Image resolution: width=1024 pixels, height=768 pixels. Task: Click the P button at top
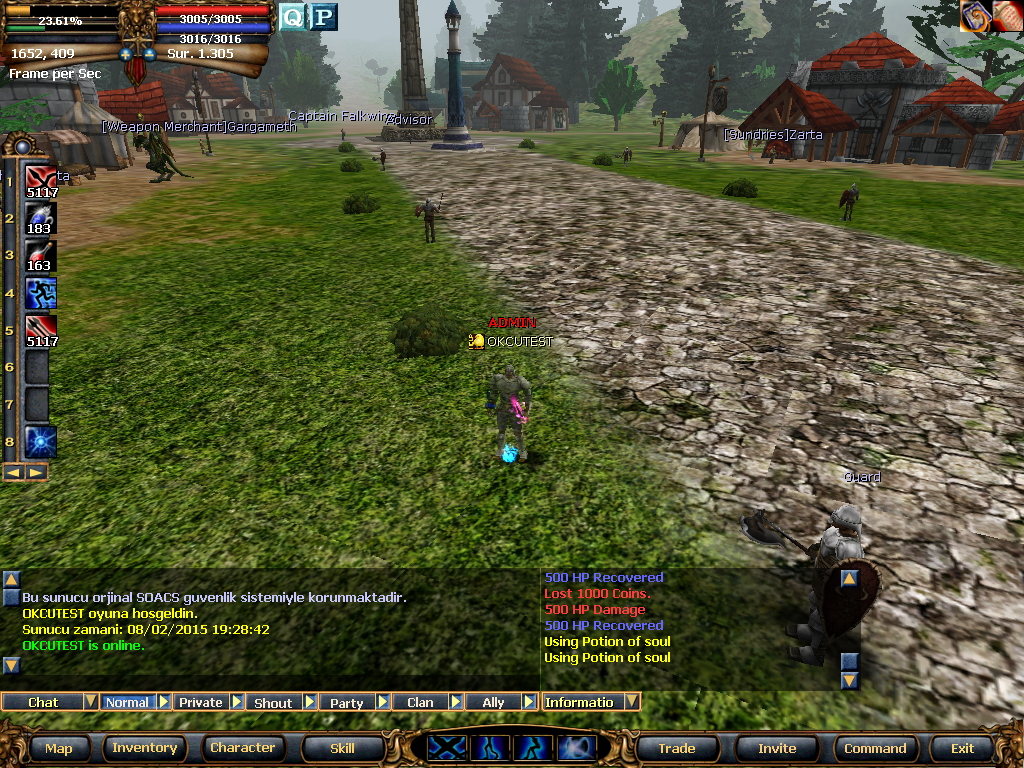coord(323,16)
